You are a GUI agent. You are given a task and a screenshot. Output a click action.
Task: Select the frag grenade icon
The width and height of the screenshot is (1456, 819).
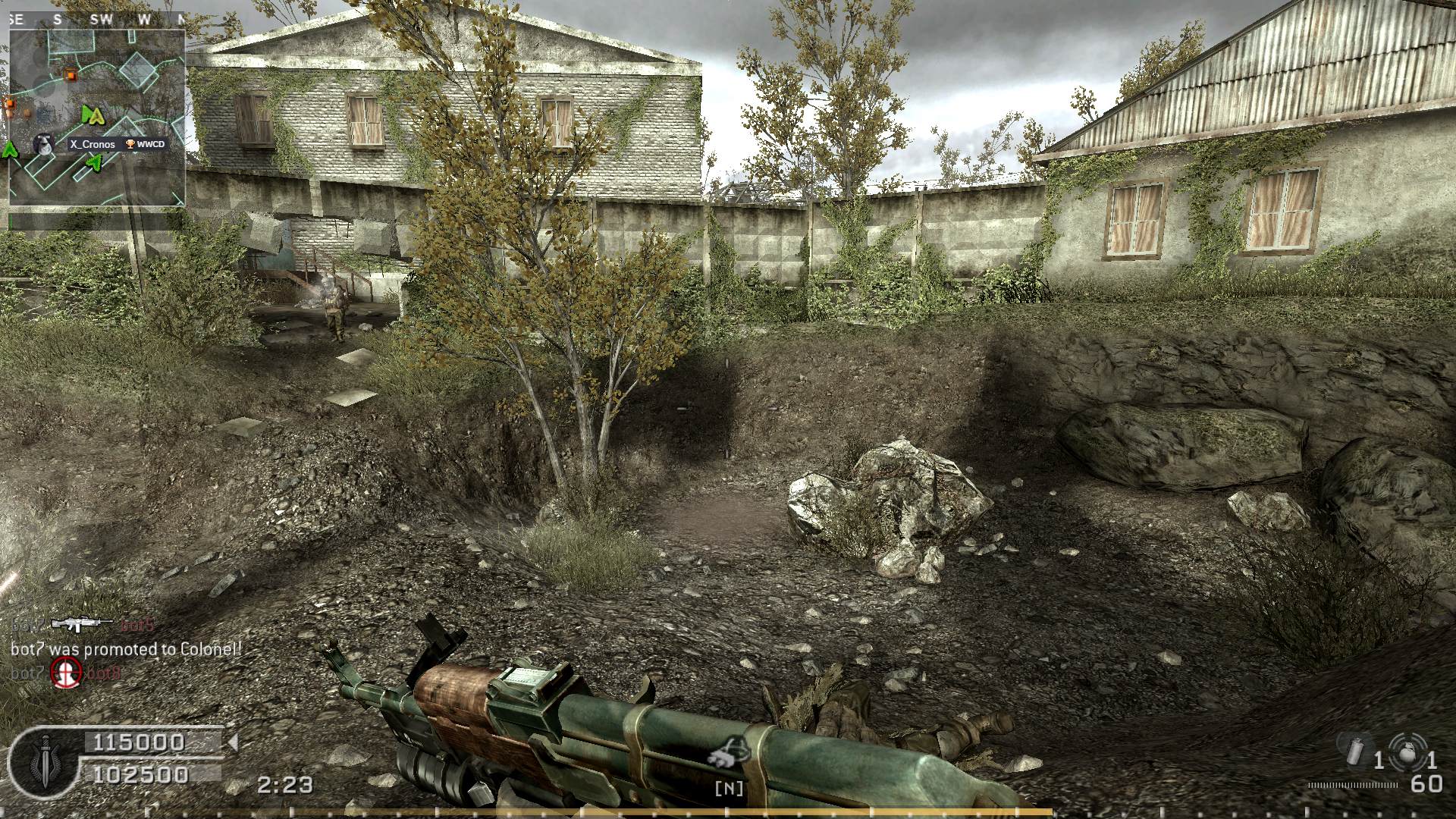point(1407,751)
